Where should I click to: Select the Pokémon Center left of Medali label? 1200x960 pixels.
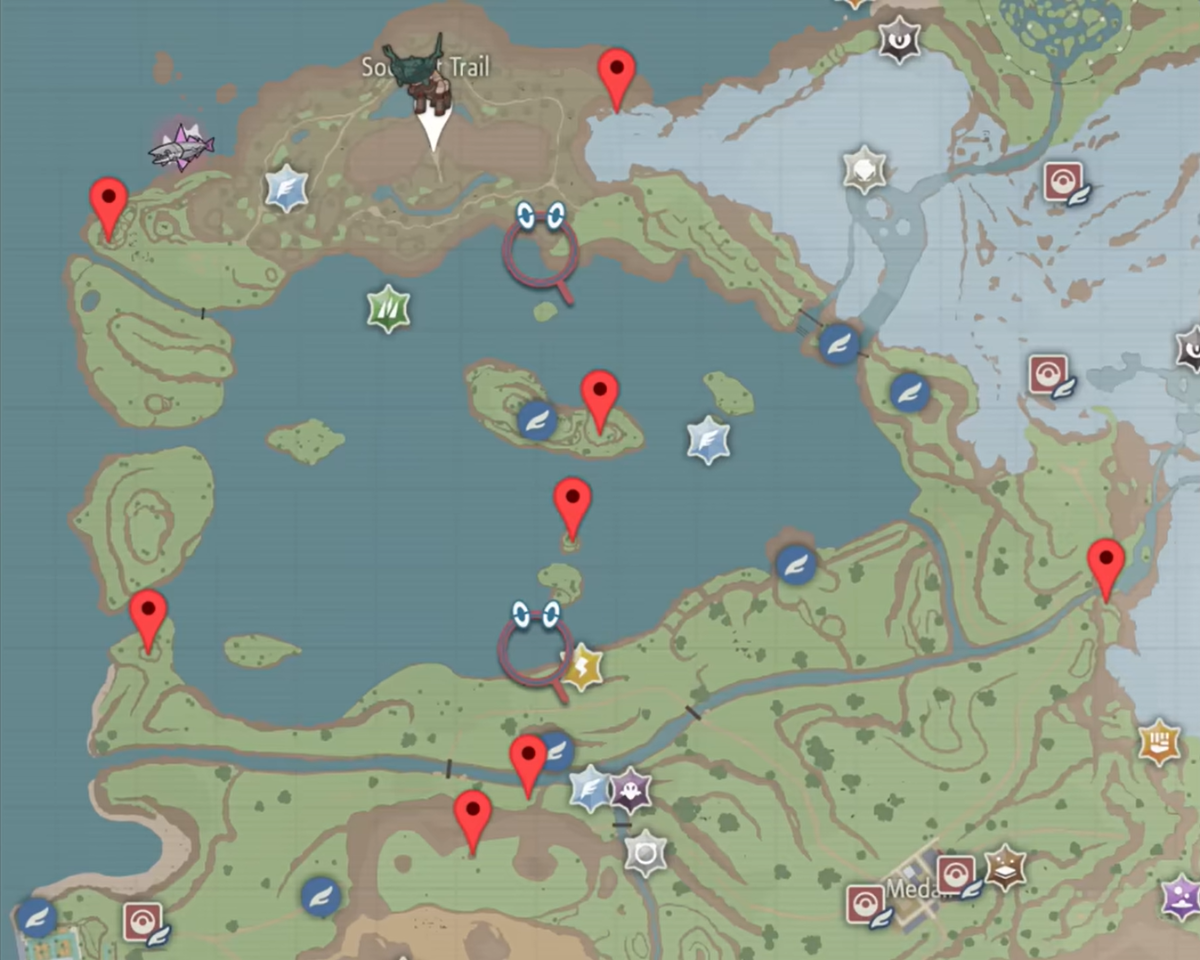[866, 905]
